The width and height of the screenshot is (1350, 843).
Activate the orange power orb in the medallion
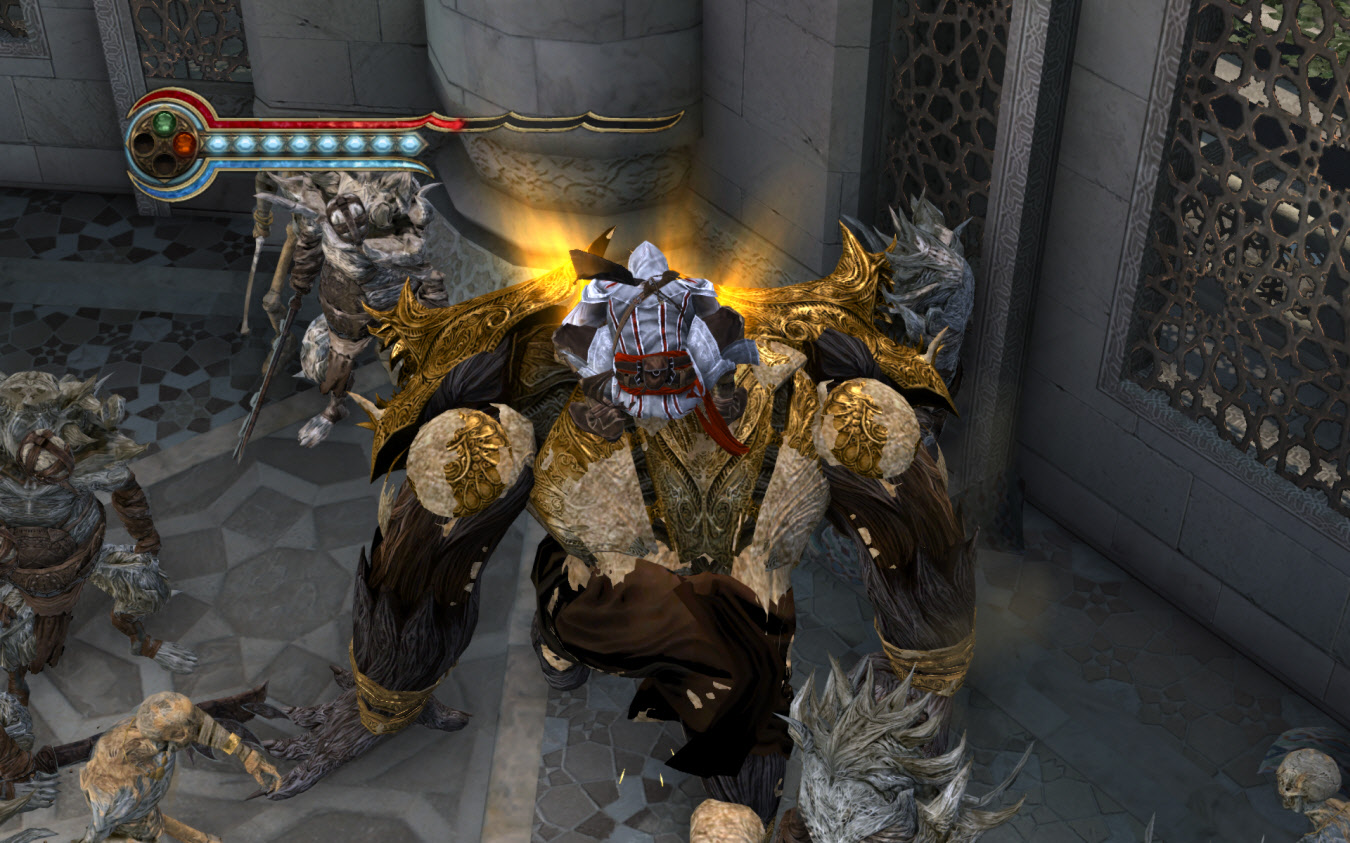tap(184, 143)
